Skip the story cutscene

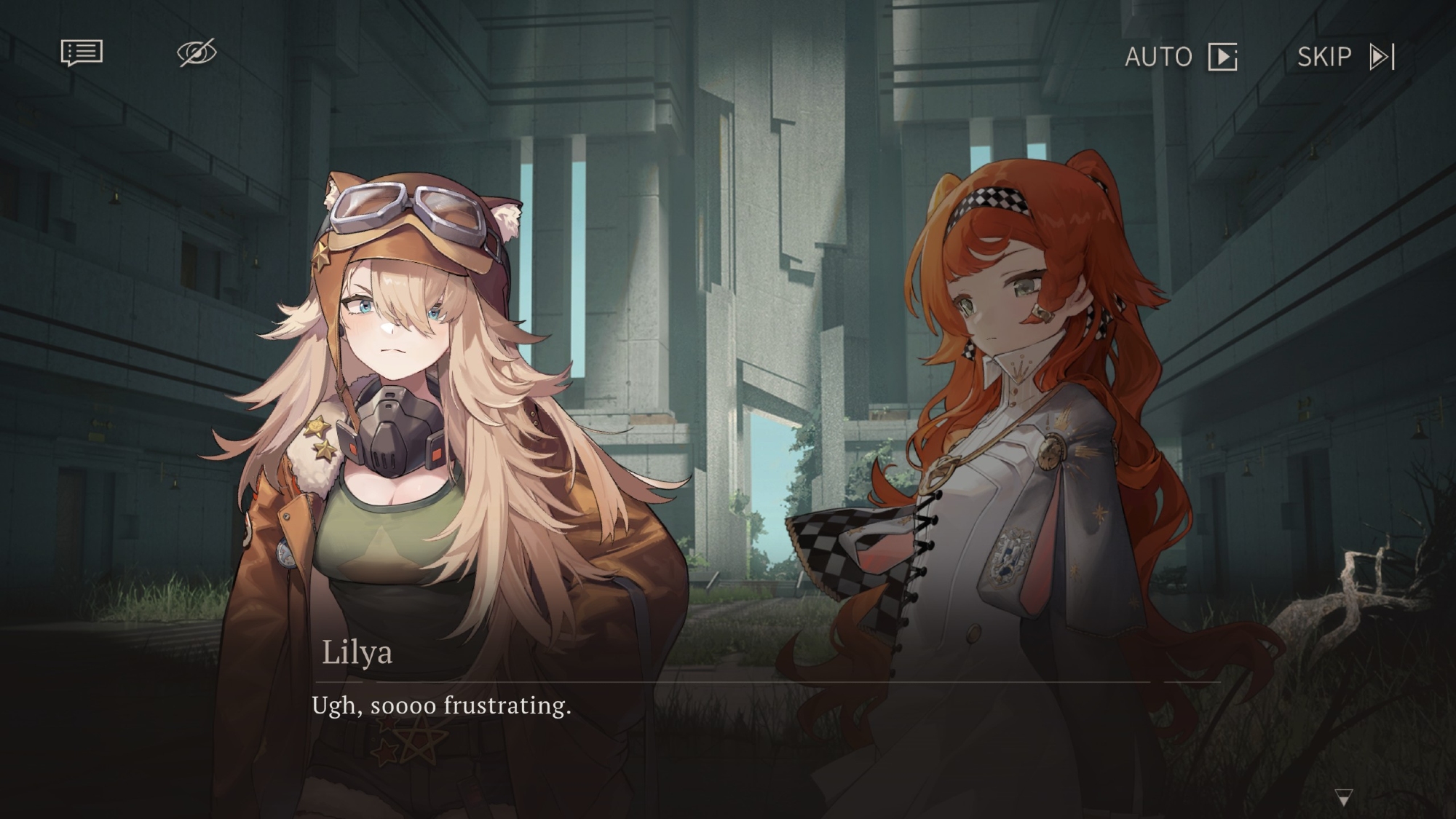1345,57
